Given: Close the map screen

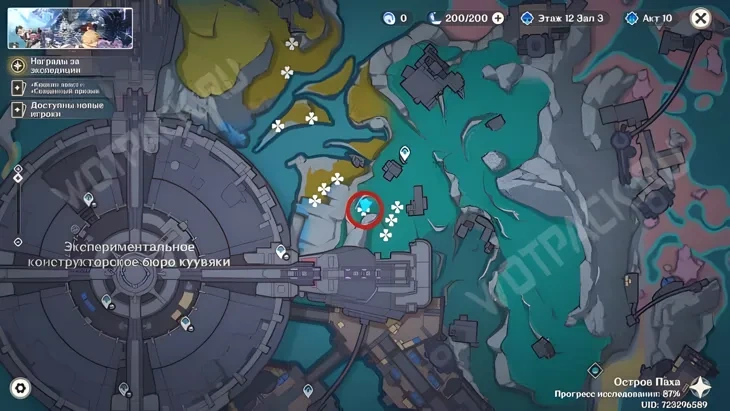Looking at the screenshot, I should click(x=701, y=18).
